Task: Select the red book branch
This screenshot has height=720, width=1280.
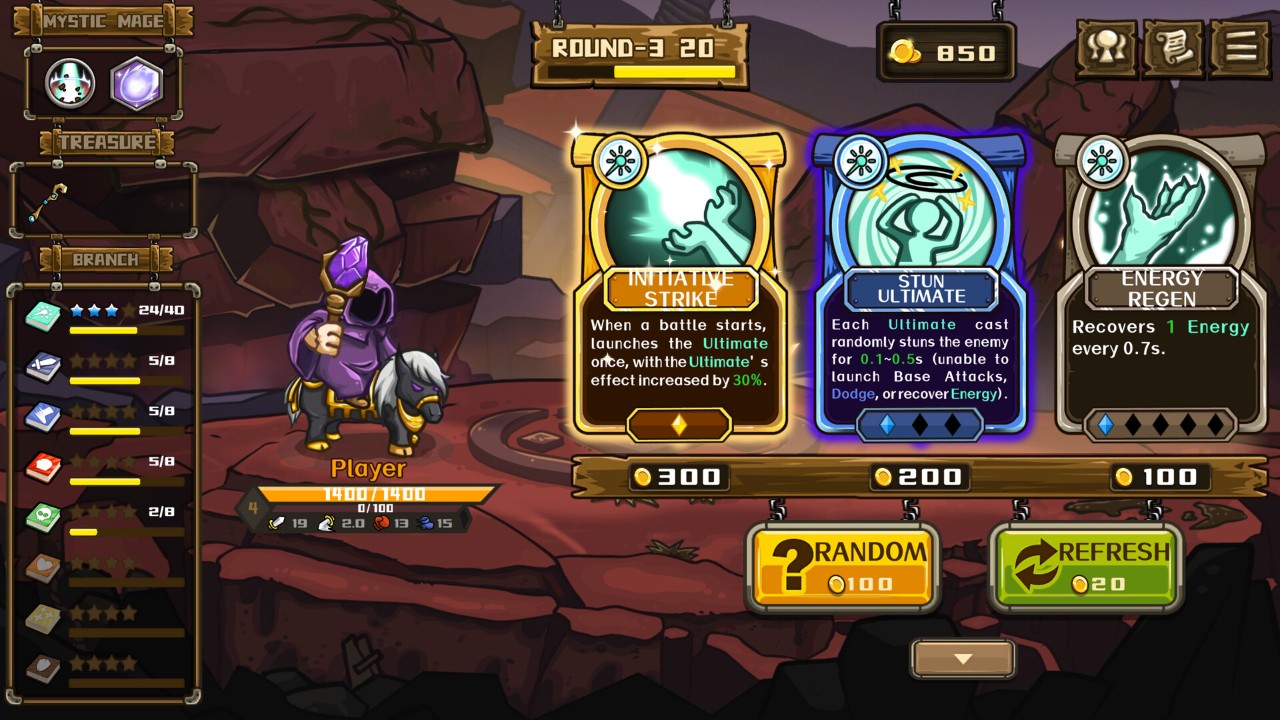Action: pyautogui.click(x=44, y=467)
